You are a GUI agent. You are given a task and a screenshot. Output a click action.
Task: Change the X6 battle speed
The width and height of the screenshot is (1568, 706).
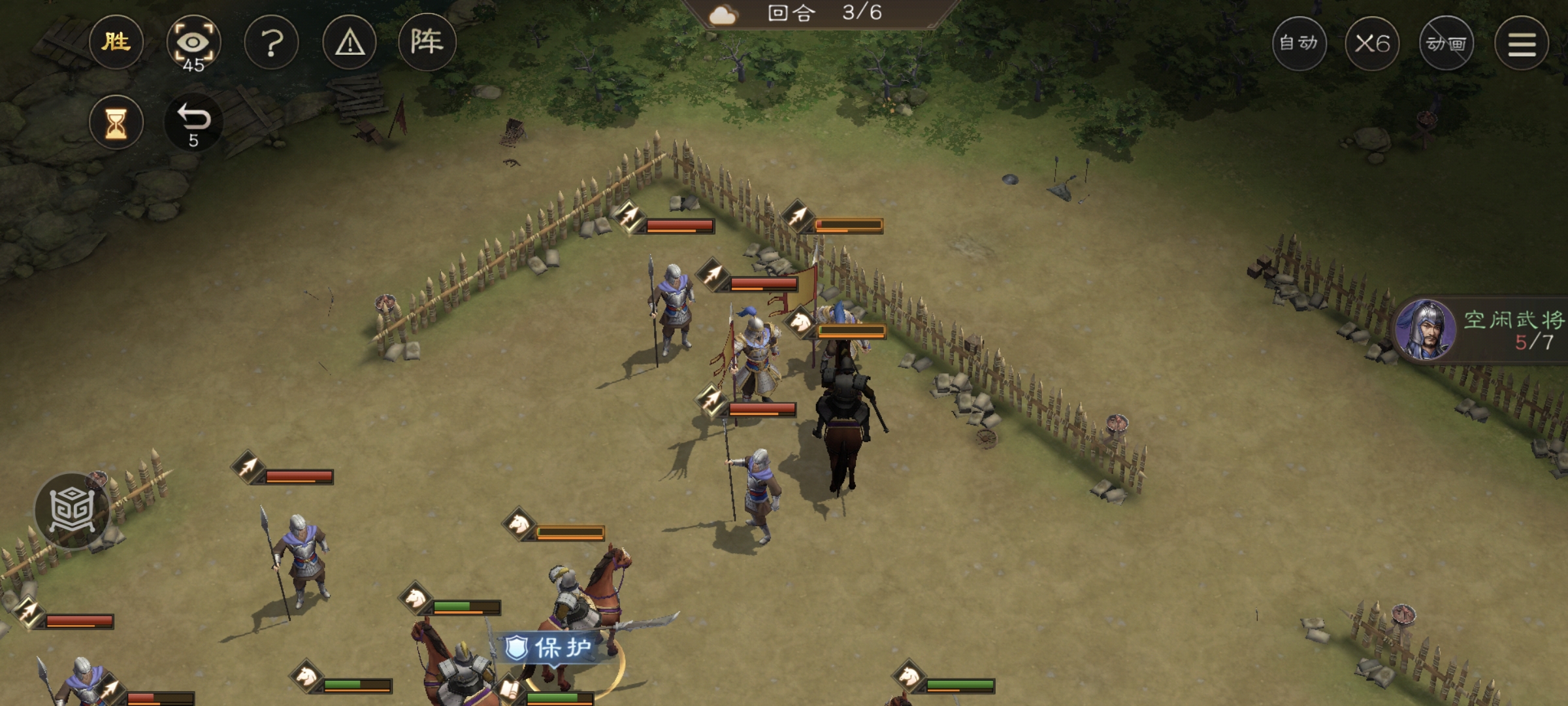click(1372, 44)
